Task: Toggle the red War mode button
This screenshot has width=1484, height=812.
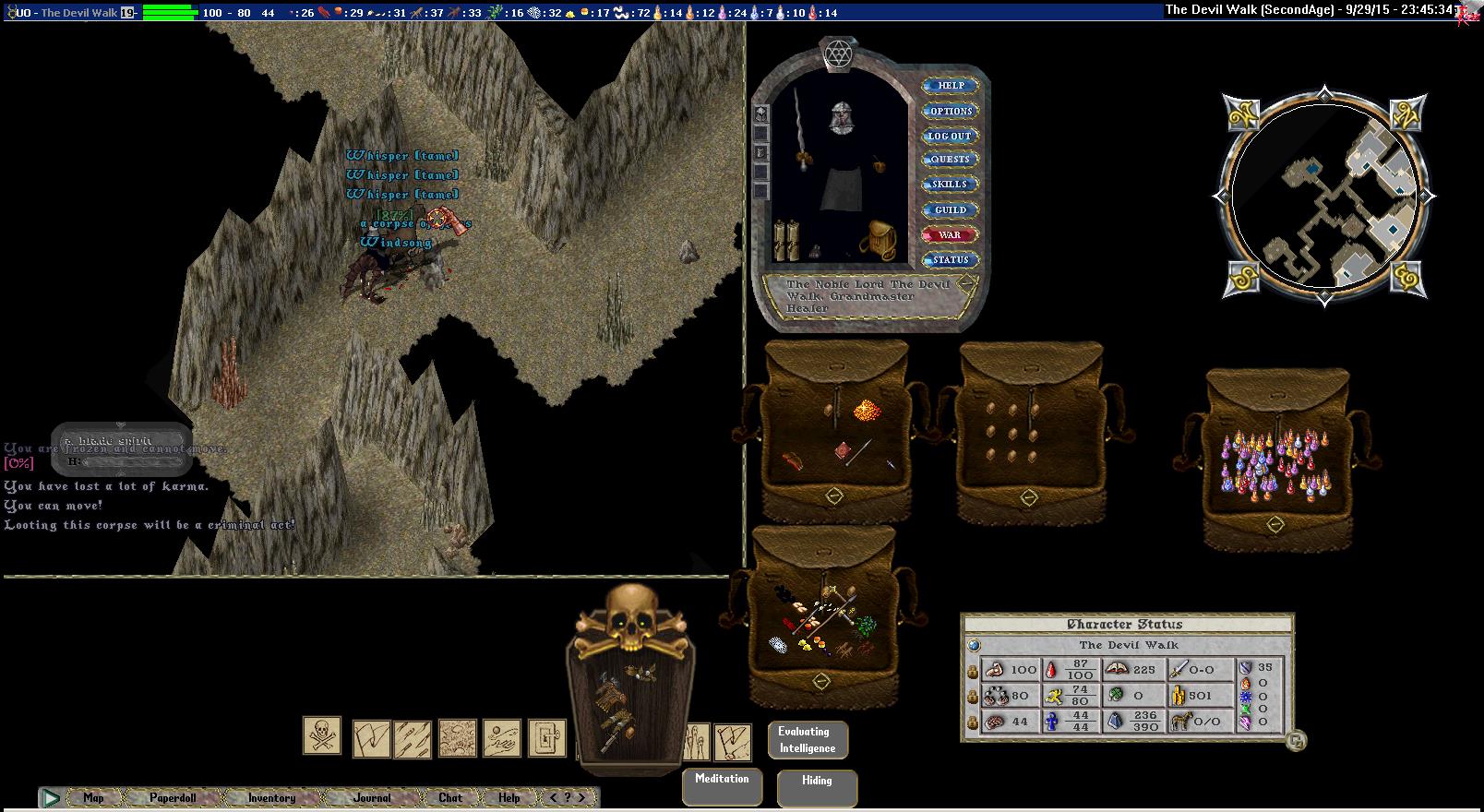Action: click(950, 235)
